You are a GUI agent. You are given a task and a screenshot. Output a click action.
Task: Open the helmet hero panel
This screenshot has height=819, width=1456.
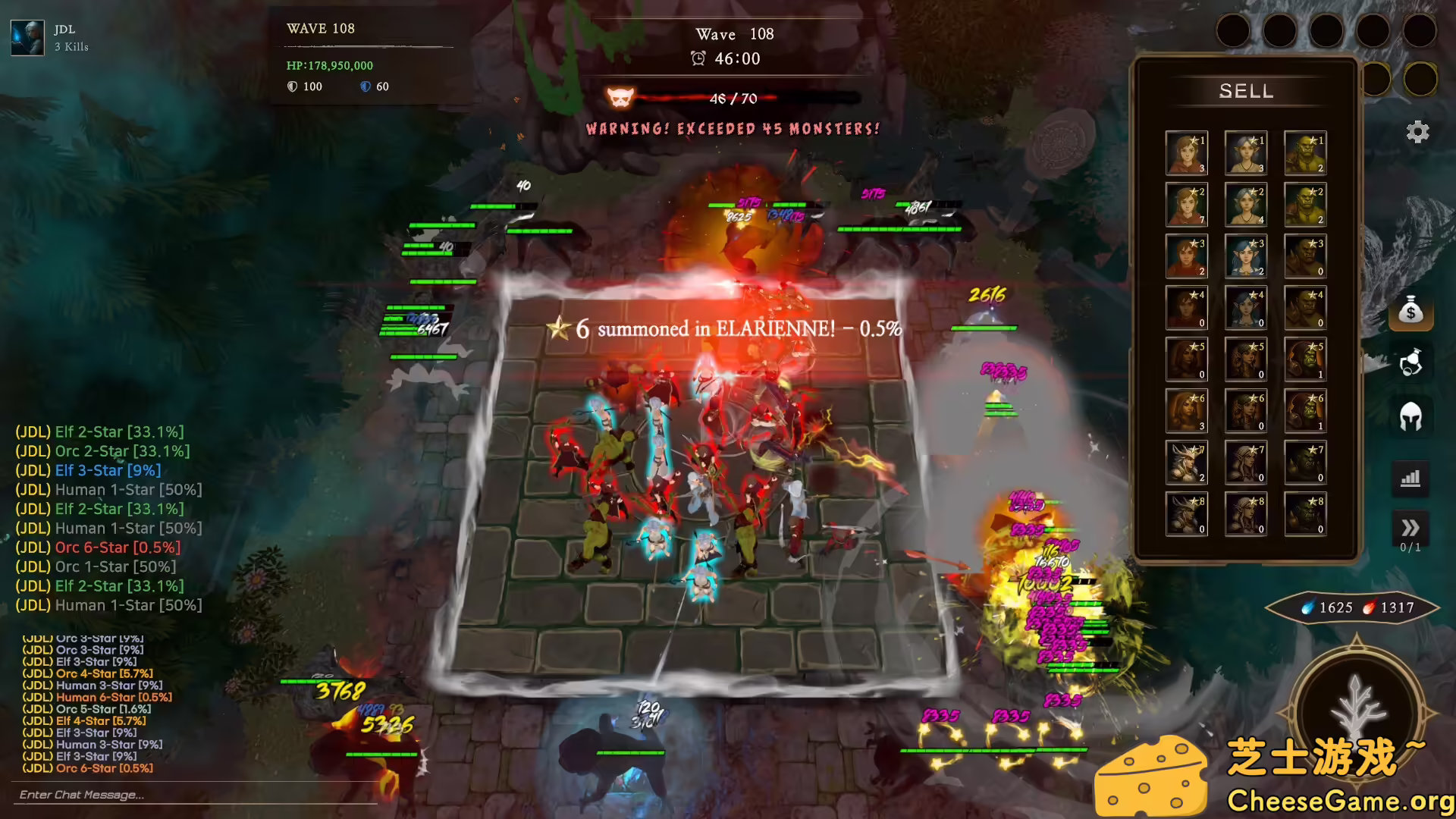coord(1410,416)
